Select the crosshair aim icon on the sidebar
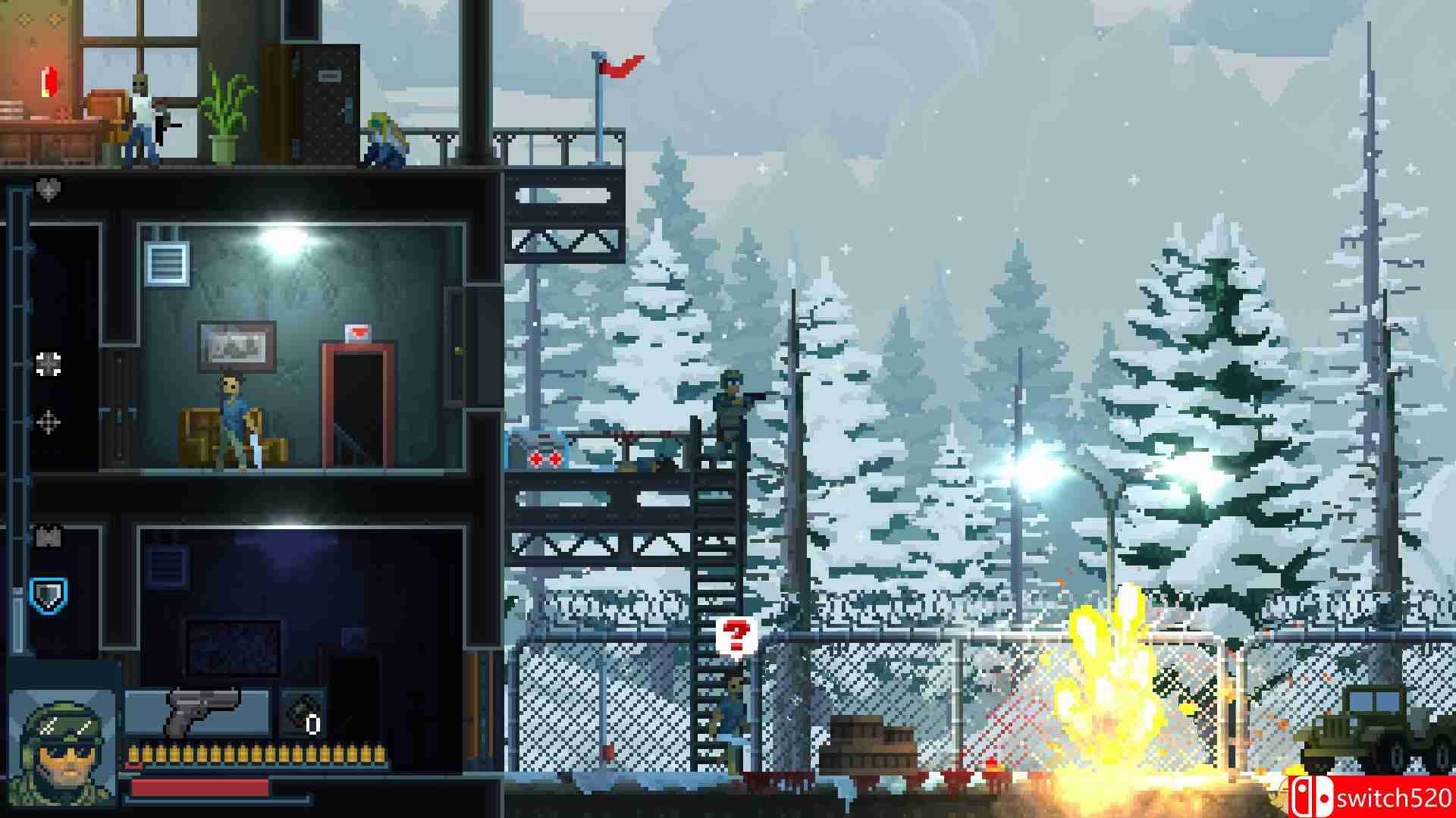Image resolution: width=1456 pixels, height=818 pixels. pyautogui.click(x=48, y=422)
